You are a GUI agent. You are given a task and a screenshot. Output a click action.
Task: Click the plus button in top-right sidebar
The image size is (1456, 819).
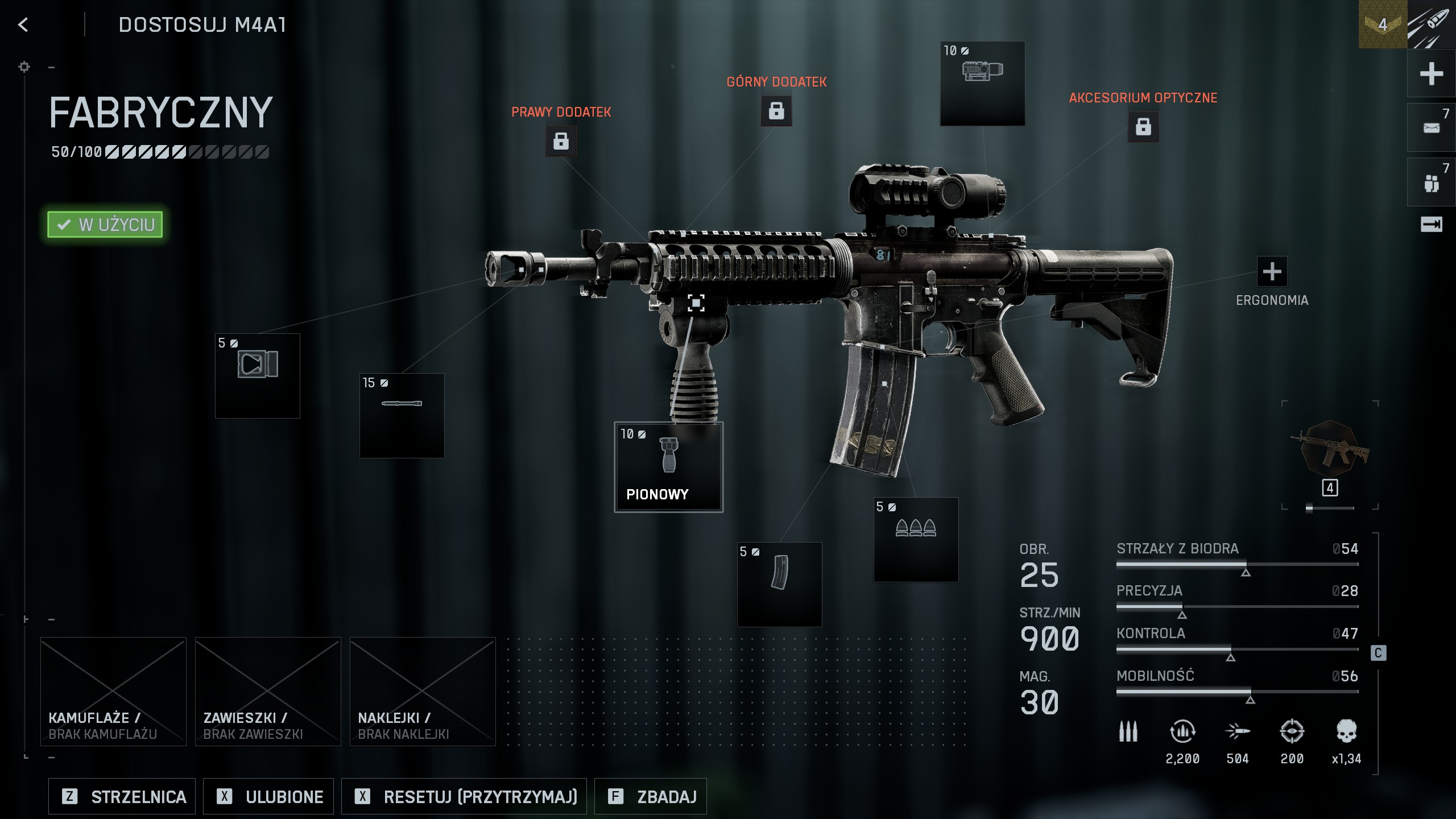1431,73
